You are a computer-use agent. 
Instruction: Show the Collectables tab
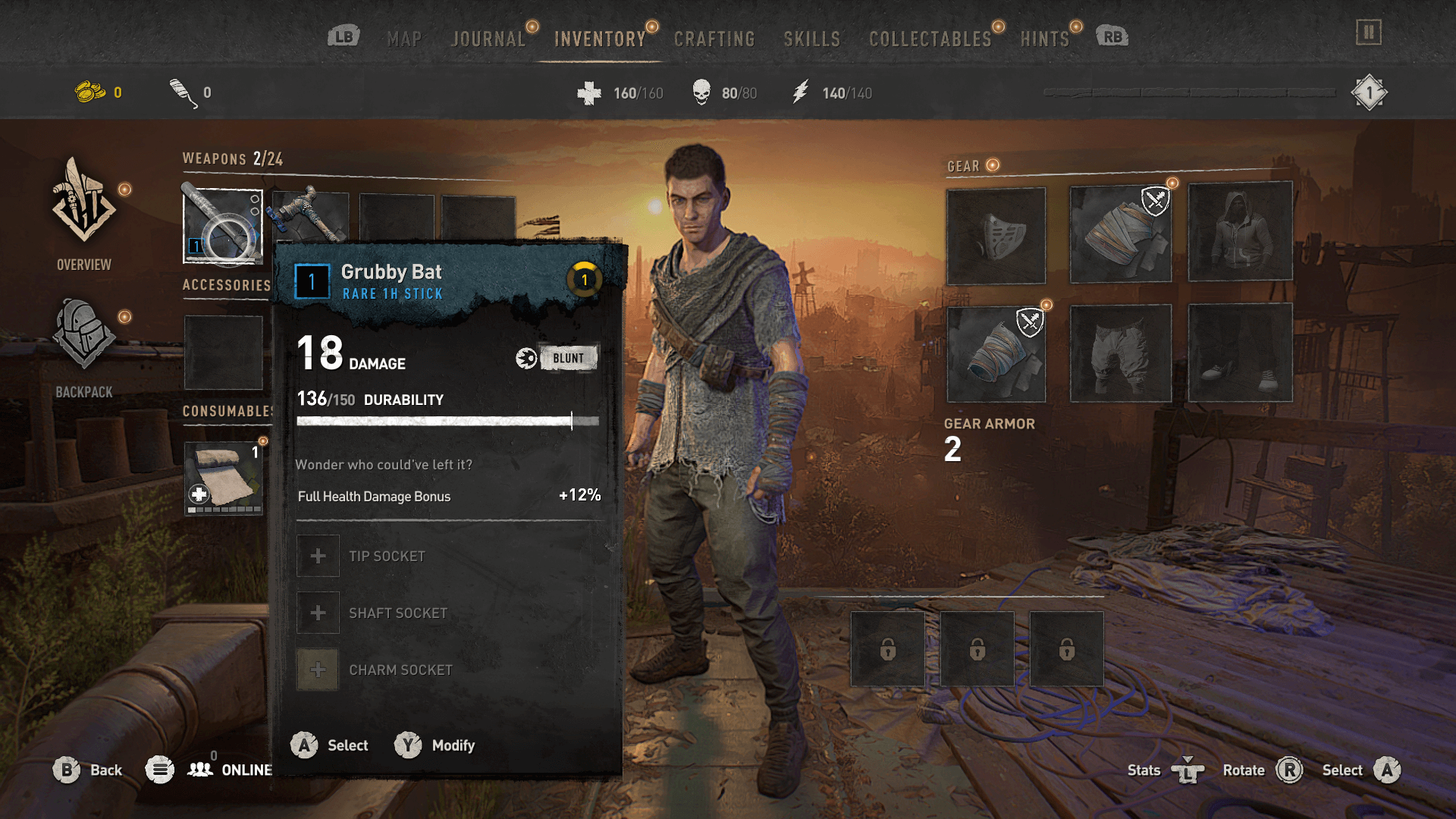[930, 39]
